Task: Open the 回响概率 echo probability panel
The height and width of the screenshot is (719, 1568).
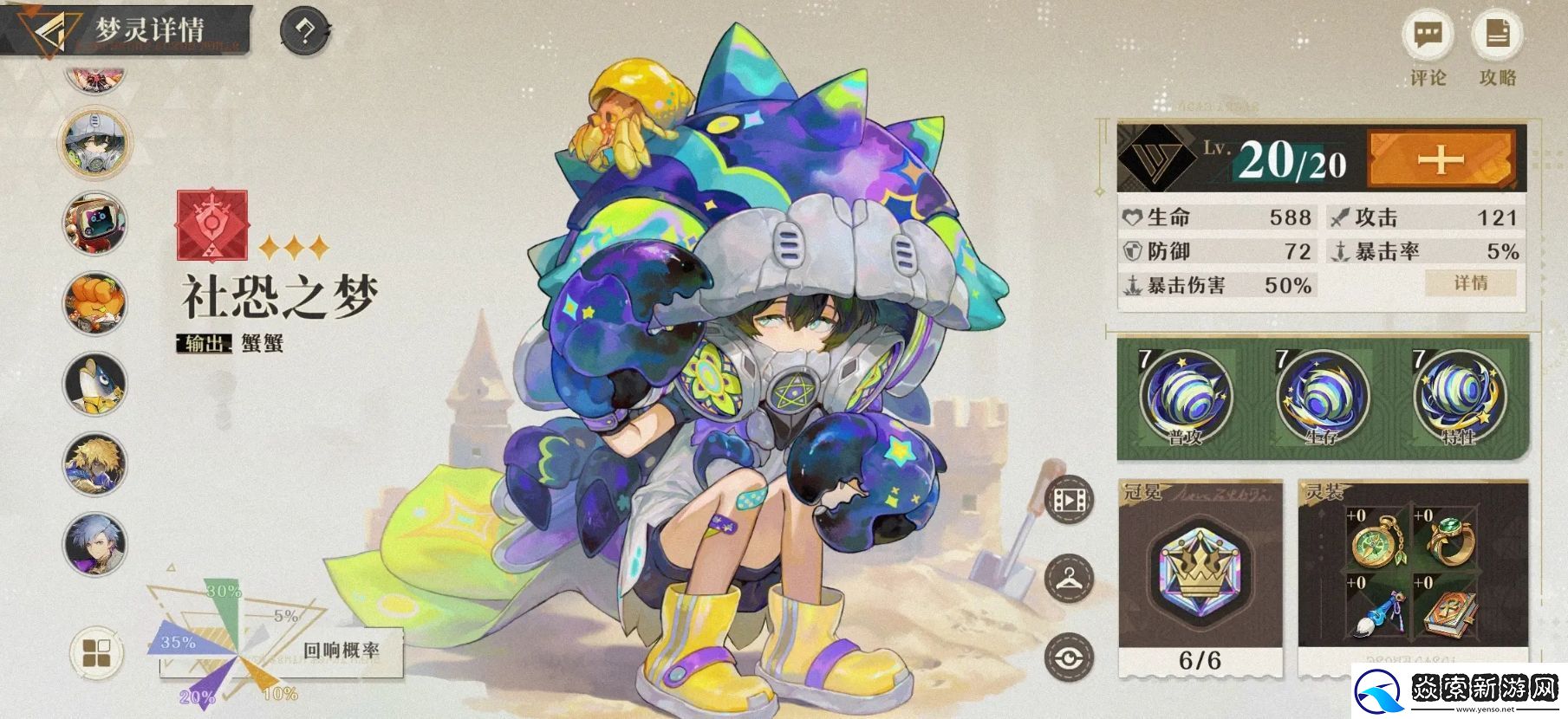Action: tap(342, 651)
